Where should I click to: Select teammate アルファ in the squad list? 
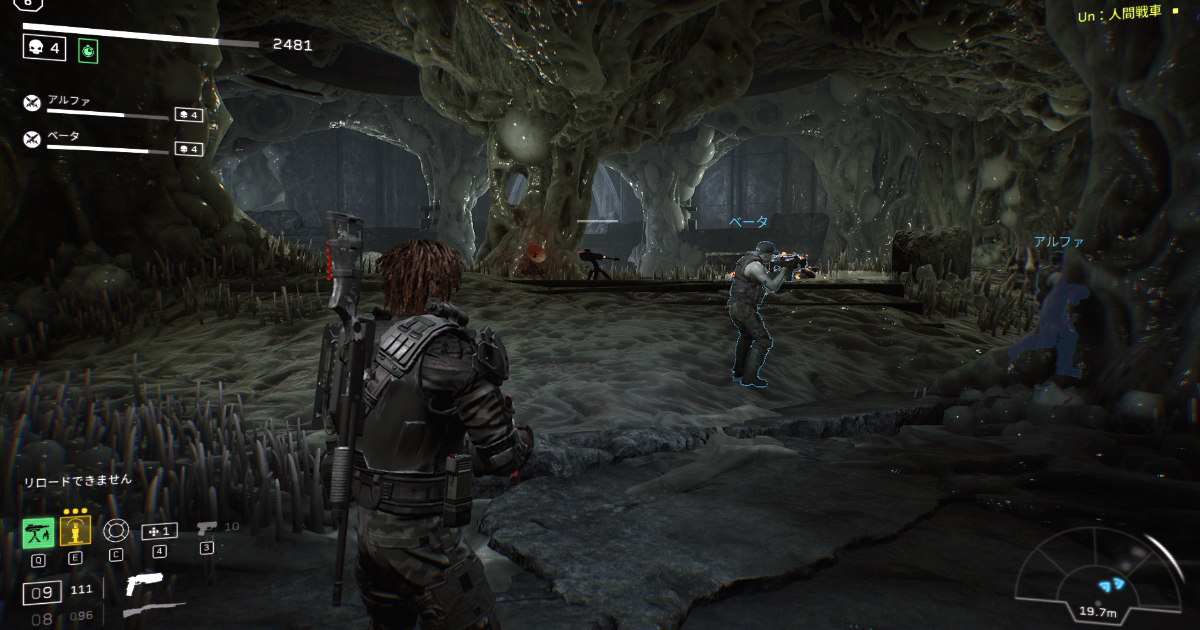(x=70, y=100)
